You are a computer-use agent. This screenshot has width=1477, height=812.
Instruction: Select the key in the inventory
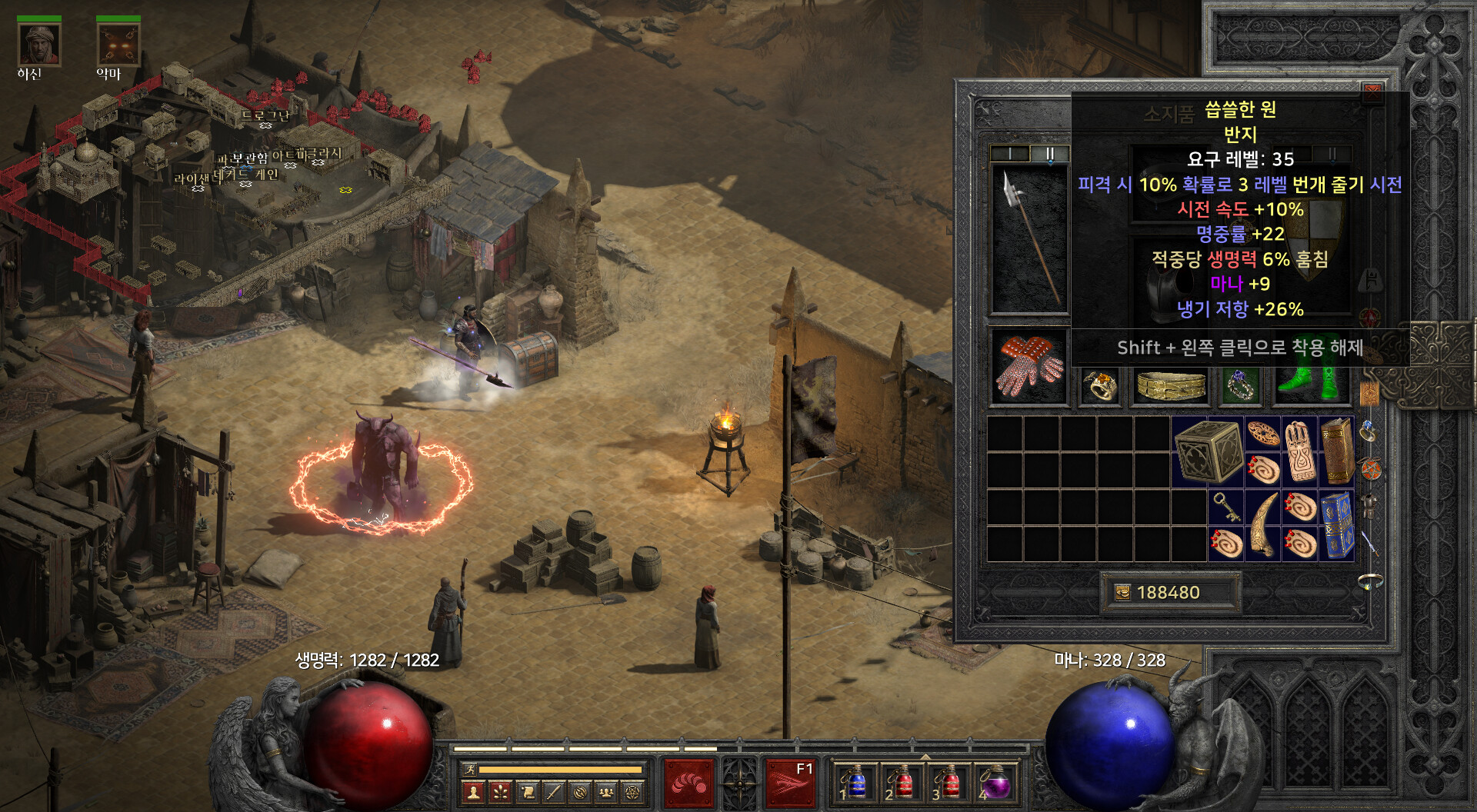[1225, 507]
